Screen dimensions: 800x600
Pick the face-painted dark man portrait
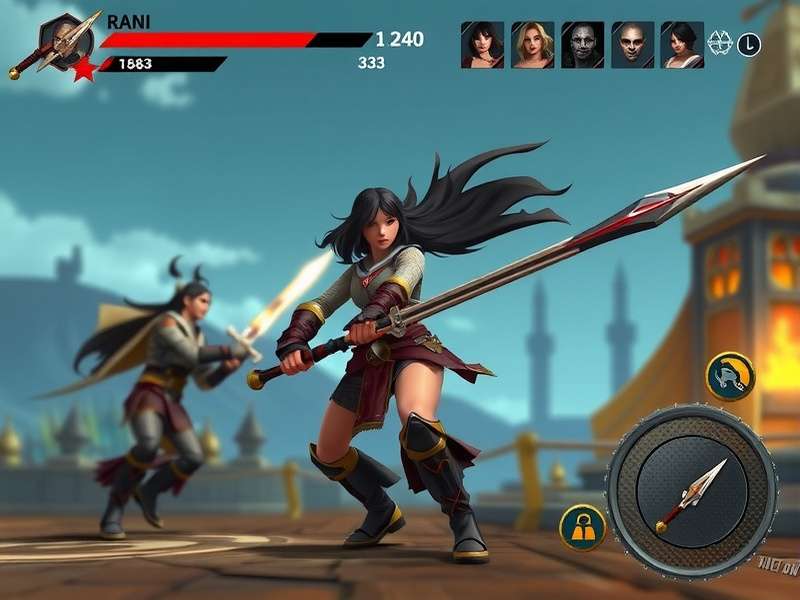582,45
